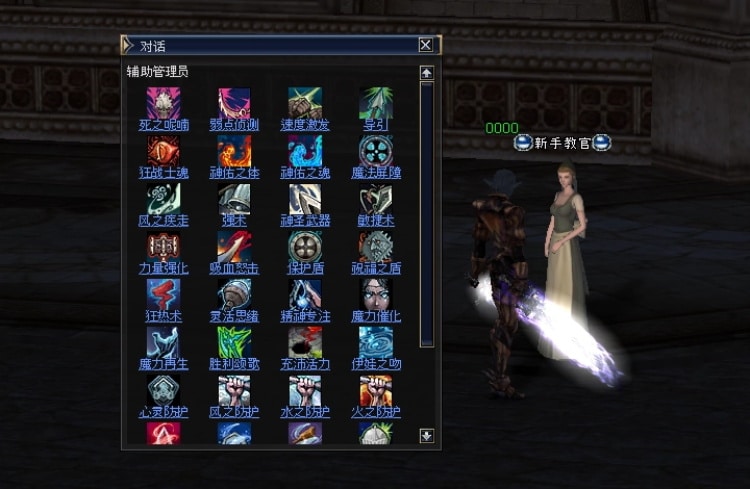Pick the 风之疾走 buff
750x489 pixels.
pos(163,220)
